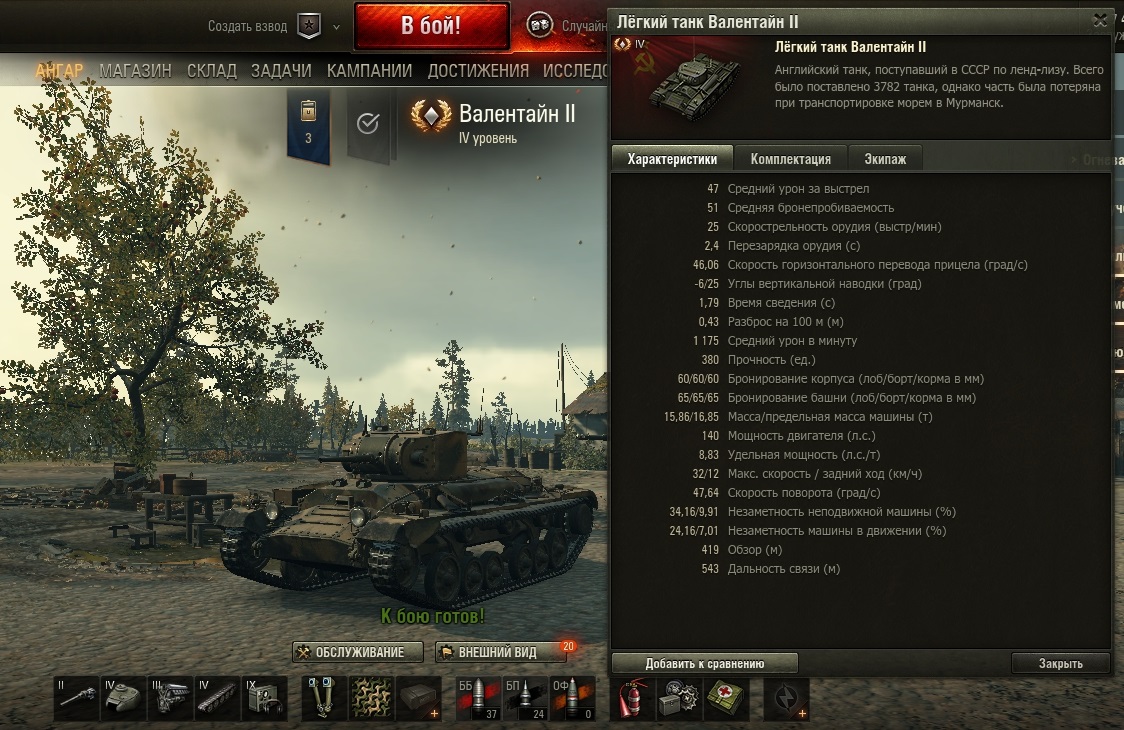Click «Добавить к сравнению» button

(x=704, y=663)
